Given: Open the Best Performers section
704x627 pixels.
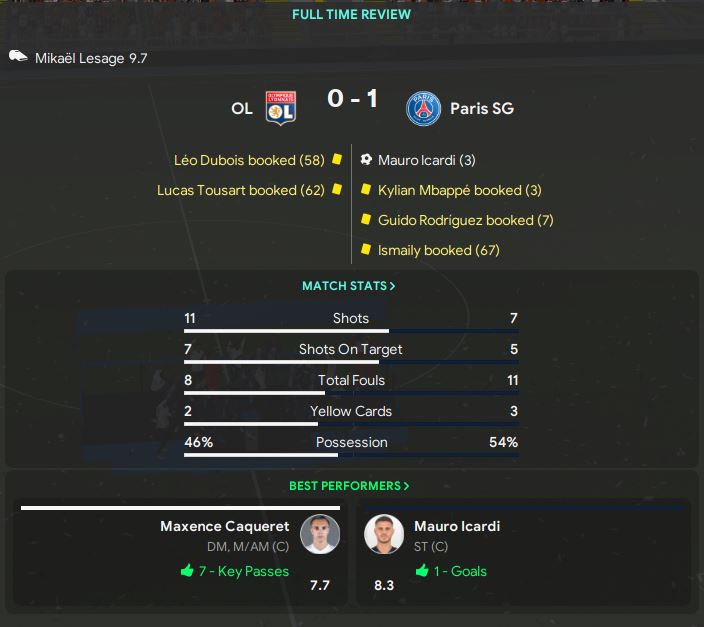Looking at the screenshot, I should point(349,486).
